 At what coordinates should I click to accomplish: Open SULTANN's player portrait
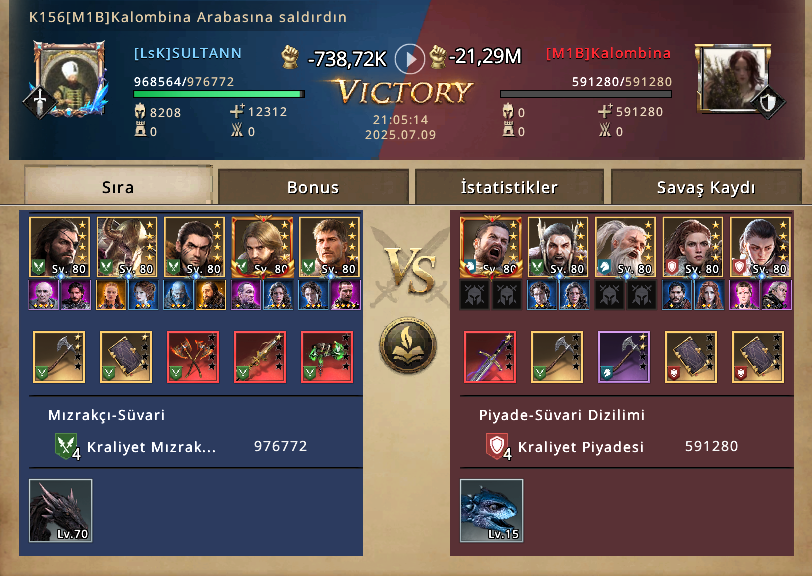68,78
